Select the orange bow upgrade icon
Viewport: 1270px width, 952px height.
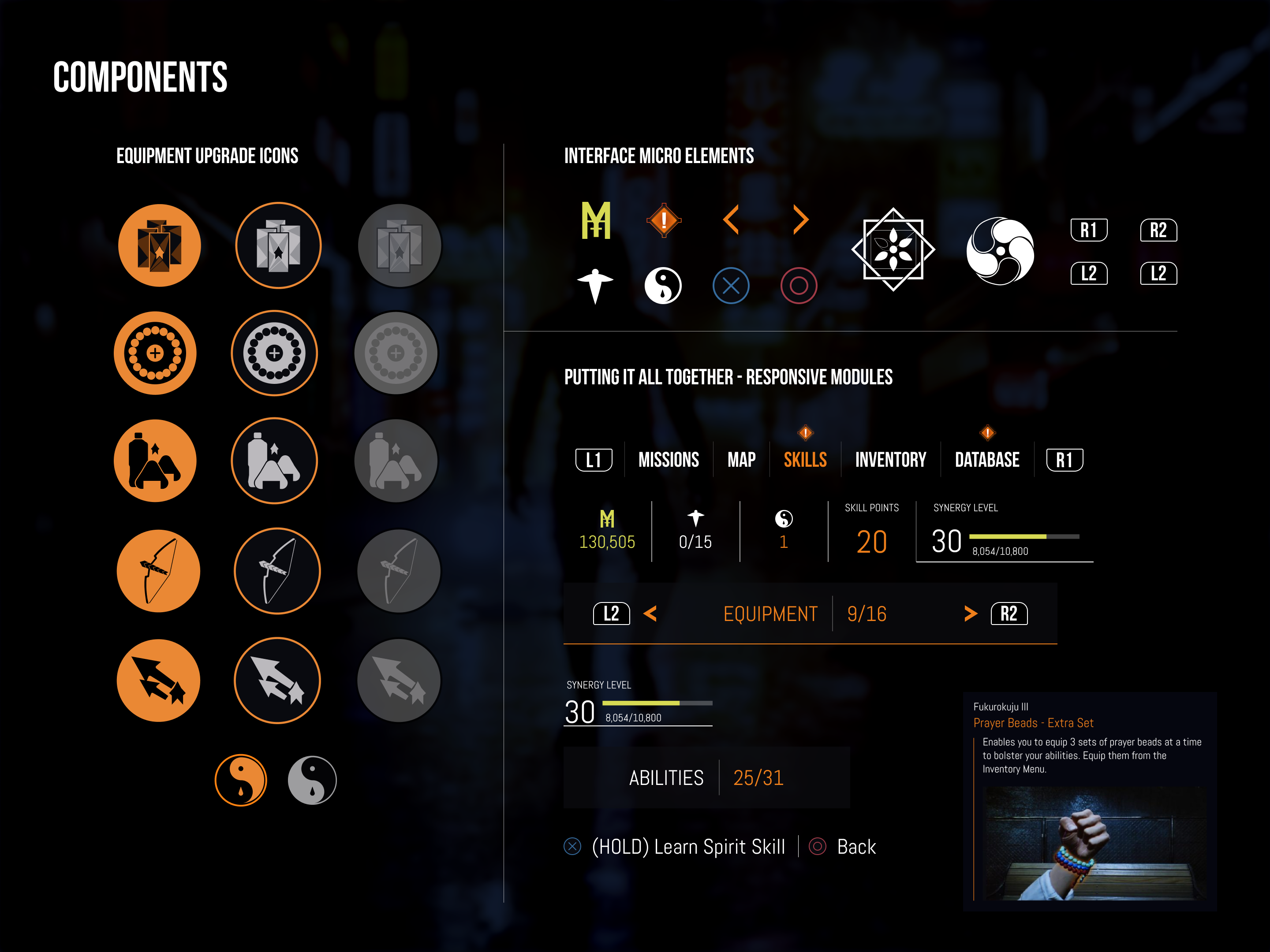pos(157,571)
